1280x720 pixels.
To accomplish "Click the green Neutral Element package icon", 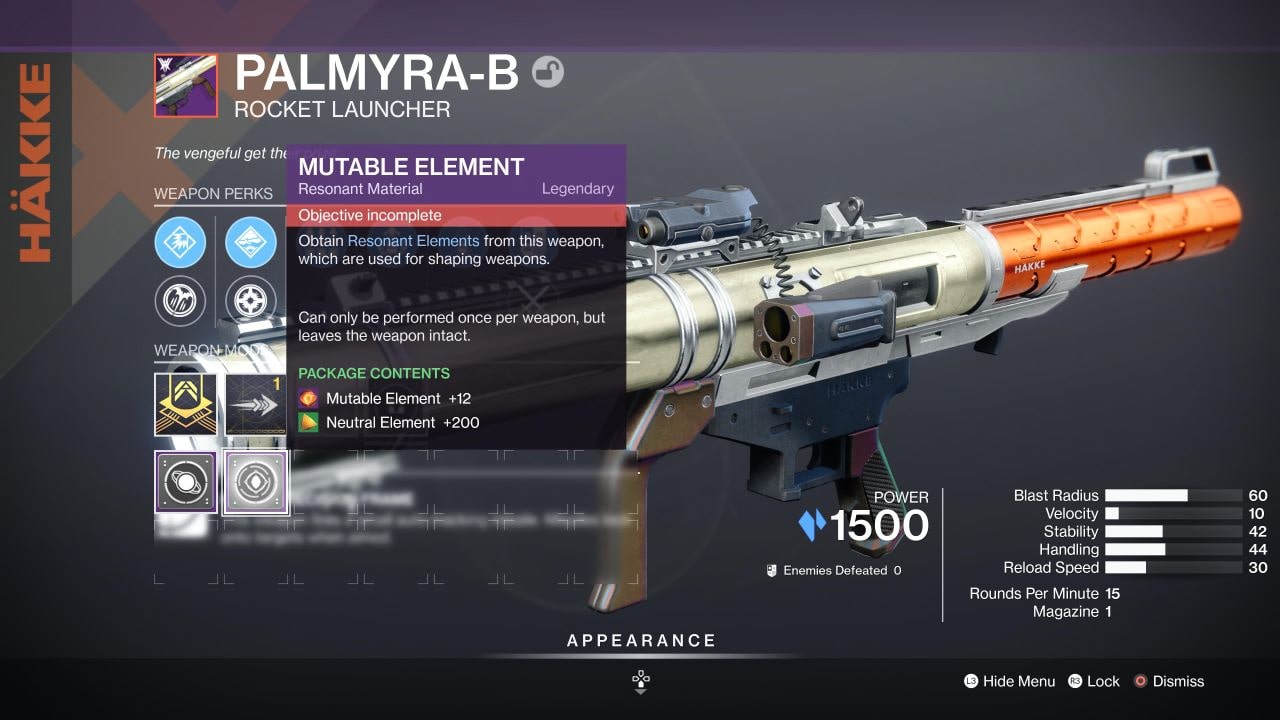I will point(307,422).
